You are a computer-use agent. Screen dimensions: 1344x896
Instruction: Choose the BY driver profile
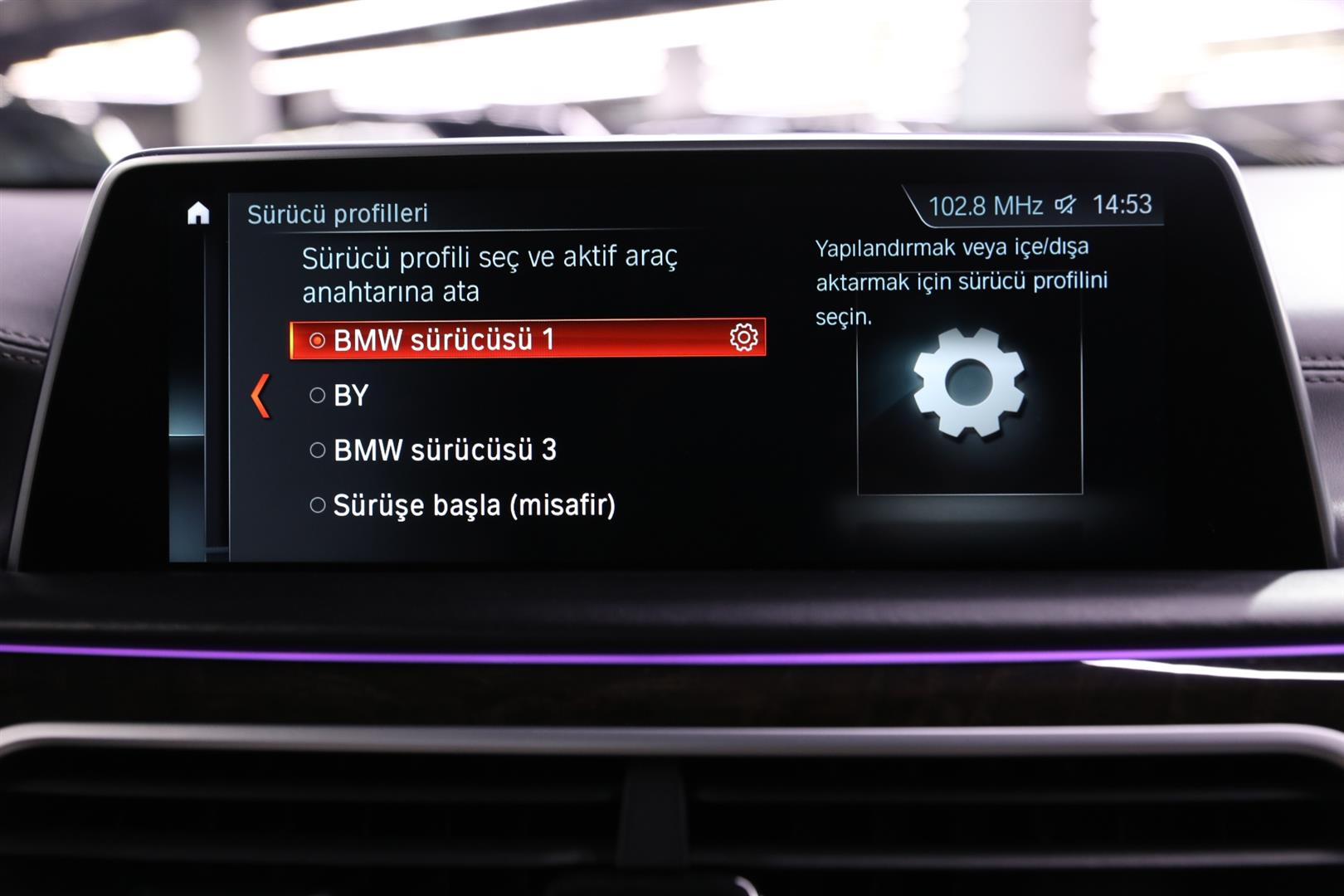pos(349,396)
